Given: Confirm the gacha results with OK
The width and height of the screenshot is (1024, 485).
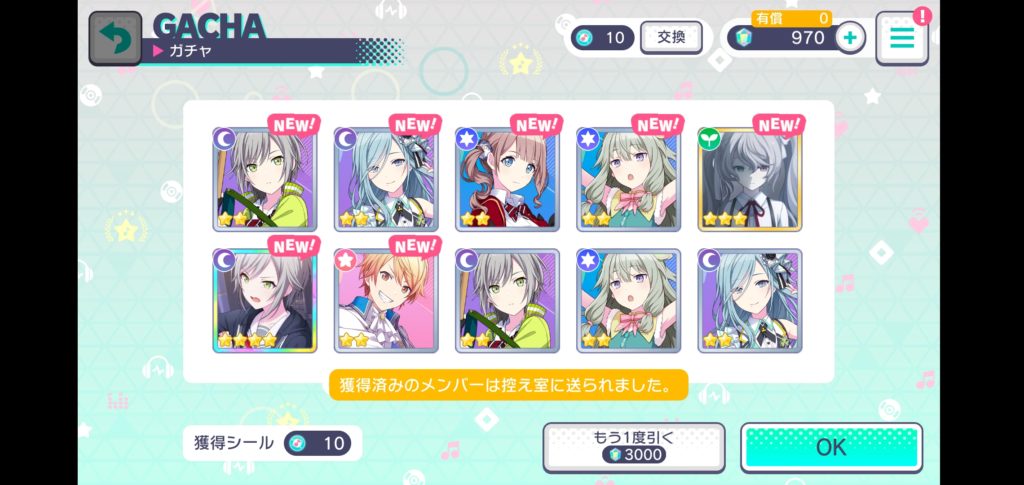Looking at the screenshot, I should tap(831, 447).
